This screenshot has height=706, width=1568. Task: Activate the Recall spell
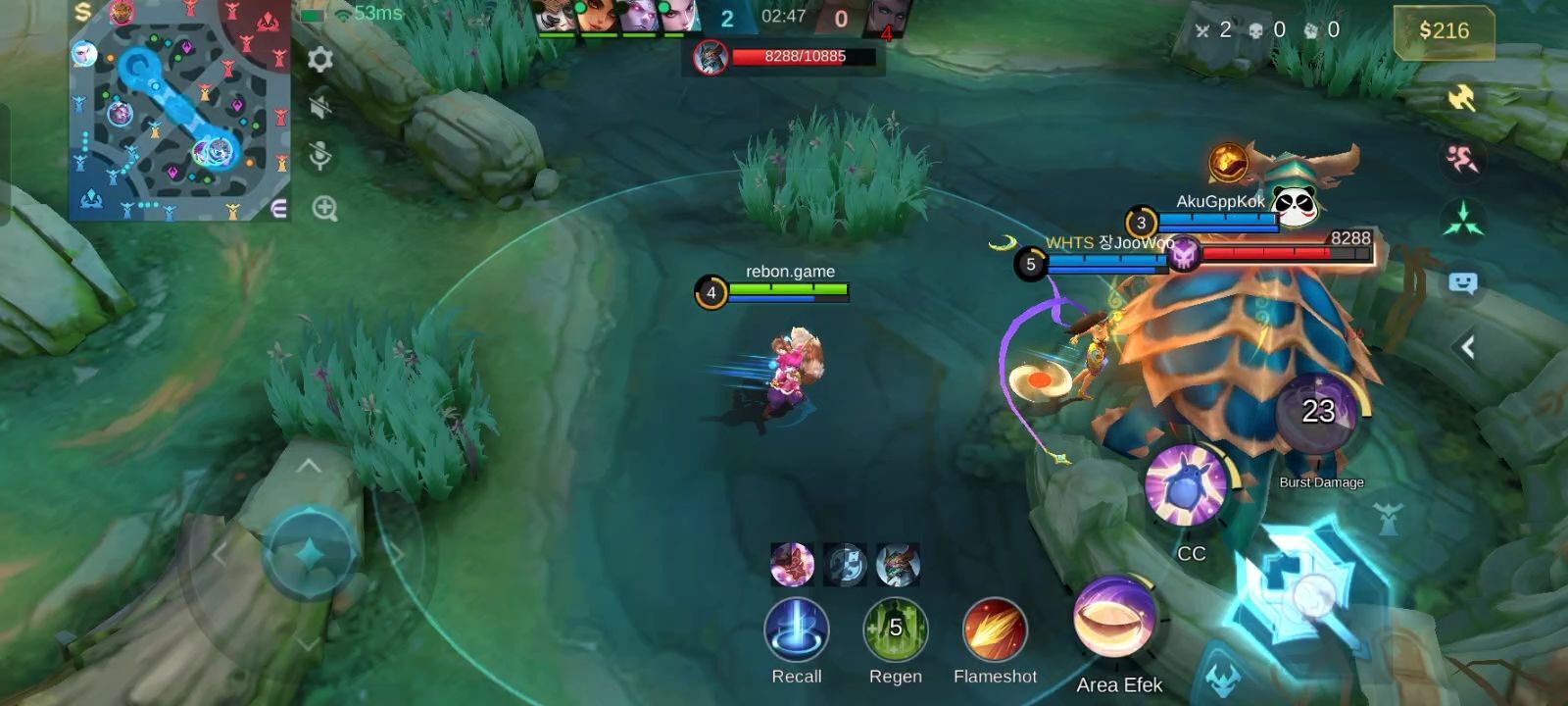coord(796,630)
